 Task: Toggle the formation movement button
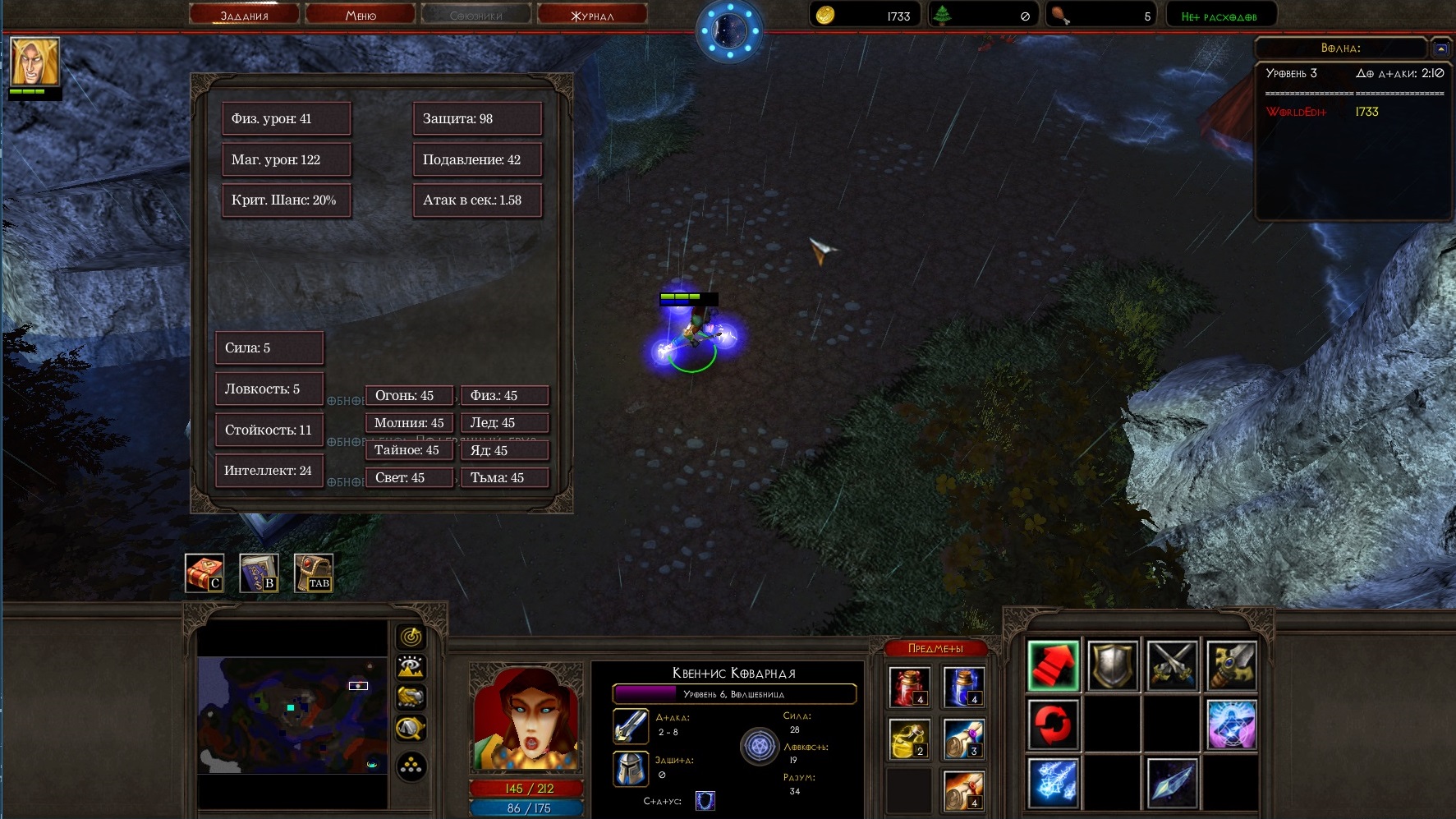point(411,767)
